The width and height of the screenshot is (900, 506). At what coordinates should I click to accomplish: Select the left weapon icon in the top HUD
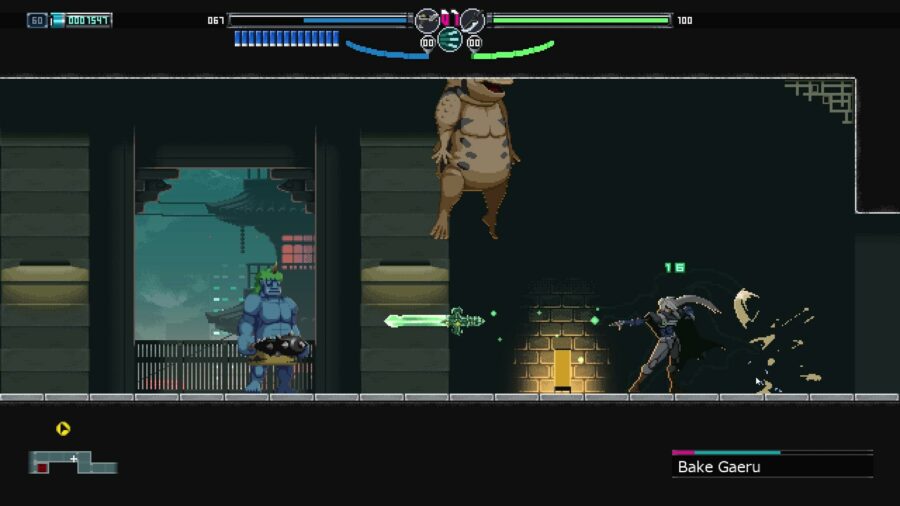[427, 19]
